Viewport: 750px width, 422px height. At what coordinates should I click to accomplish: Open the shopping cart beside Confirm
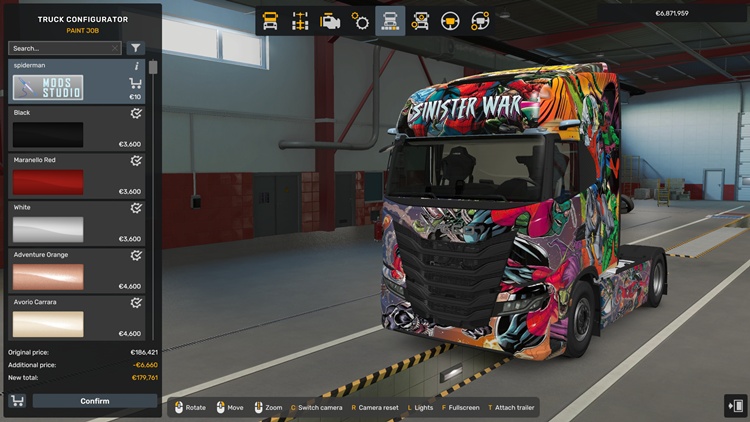pos(17,401)
